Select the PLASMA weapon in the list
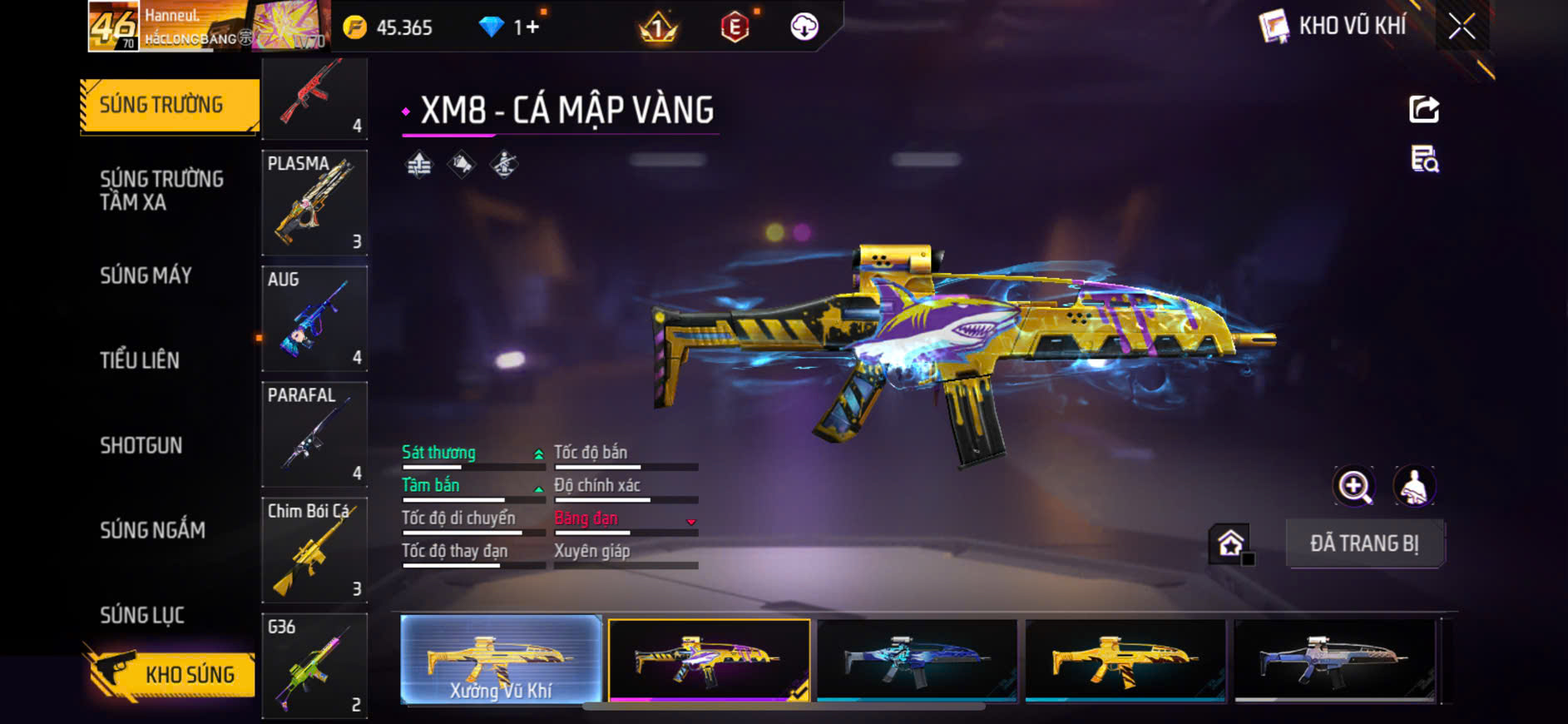Viewport: 1568px width, 724px height. [x=314, y=202]
